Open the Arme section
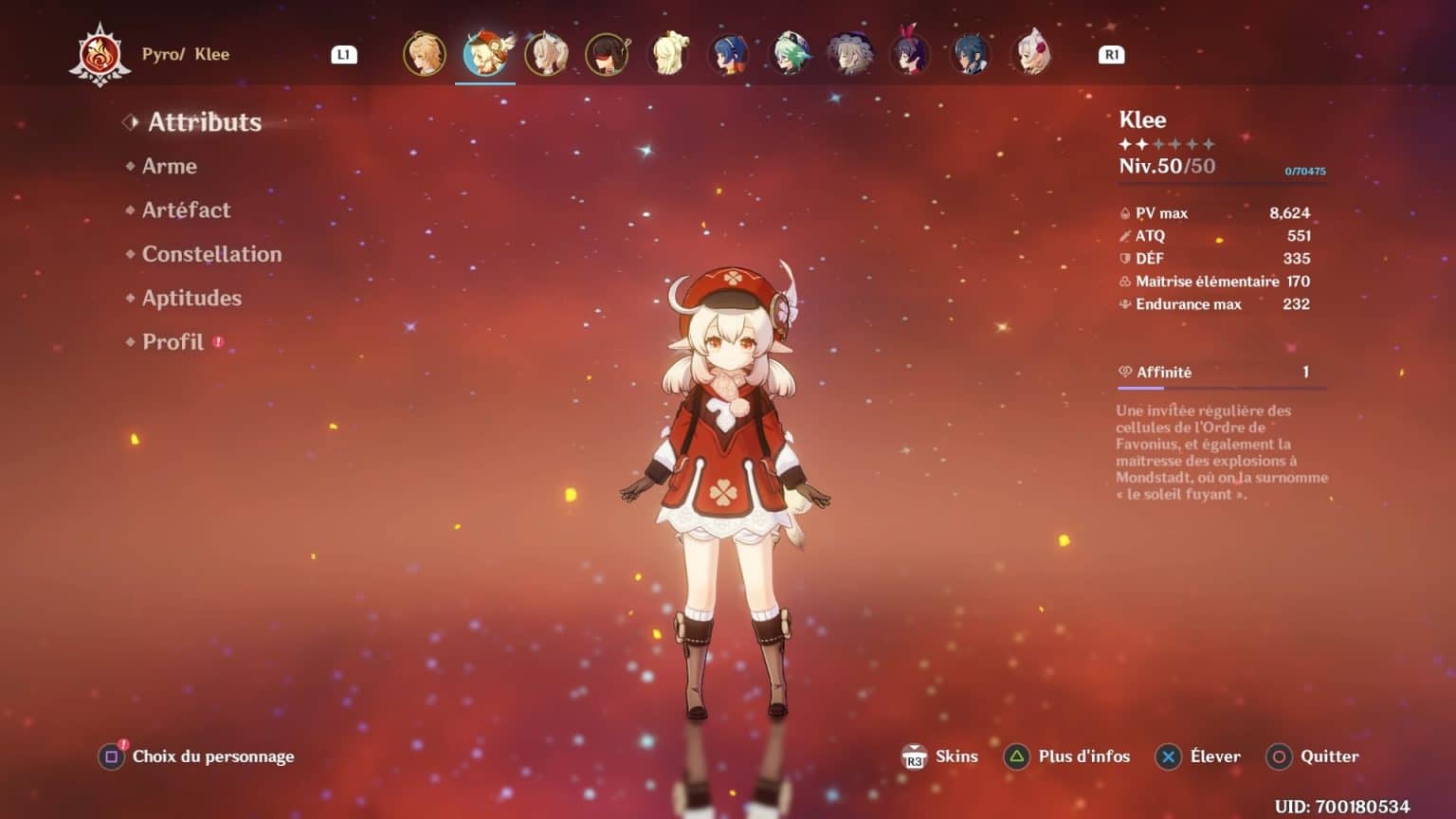This screenshot has width=1456, height=819. pos(169,166)
